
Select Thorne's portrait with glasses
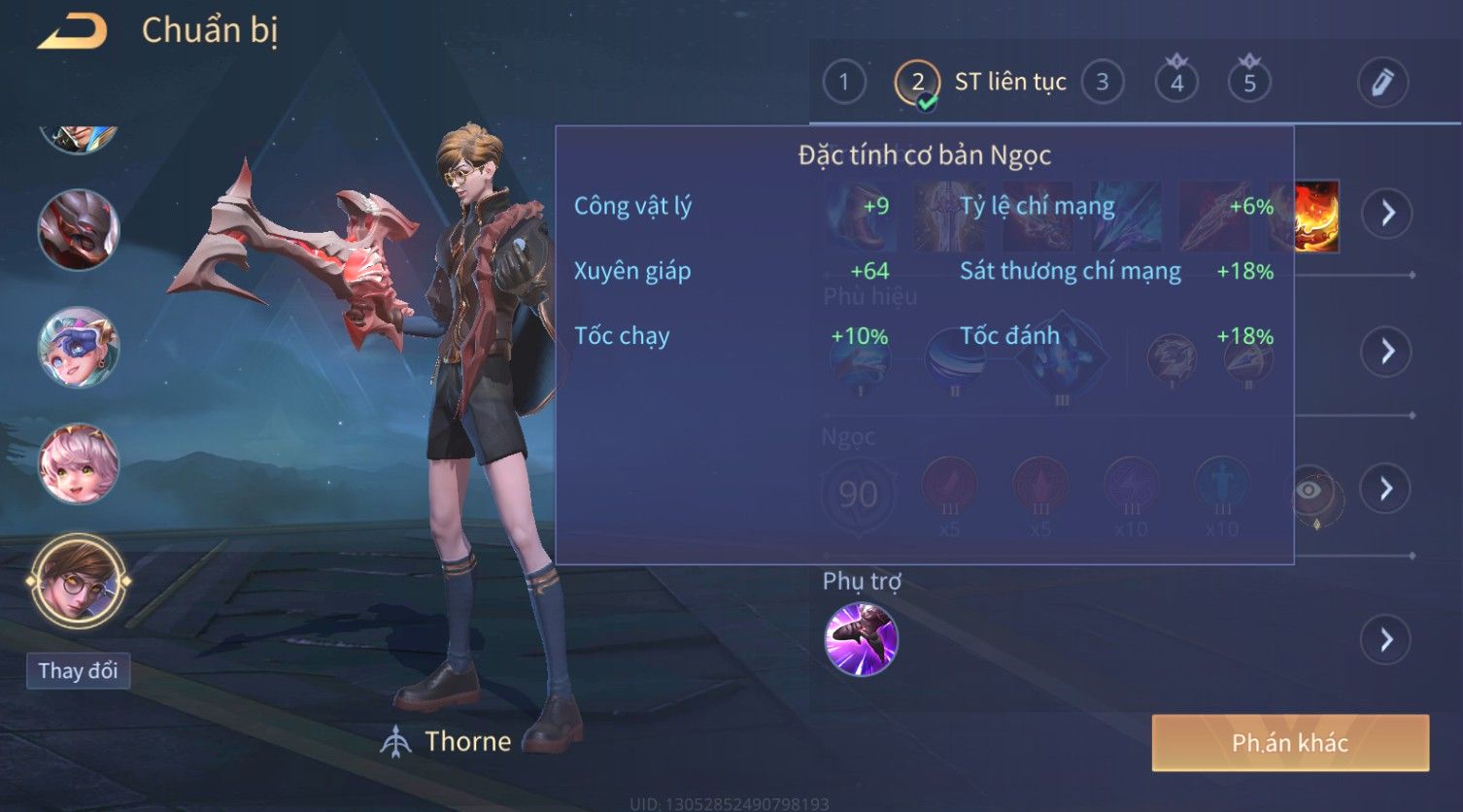coord(78,582)
